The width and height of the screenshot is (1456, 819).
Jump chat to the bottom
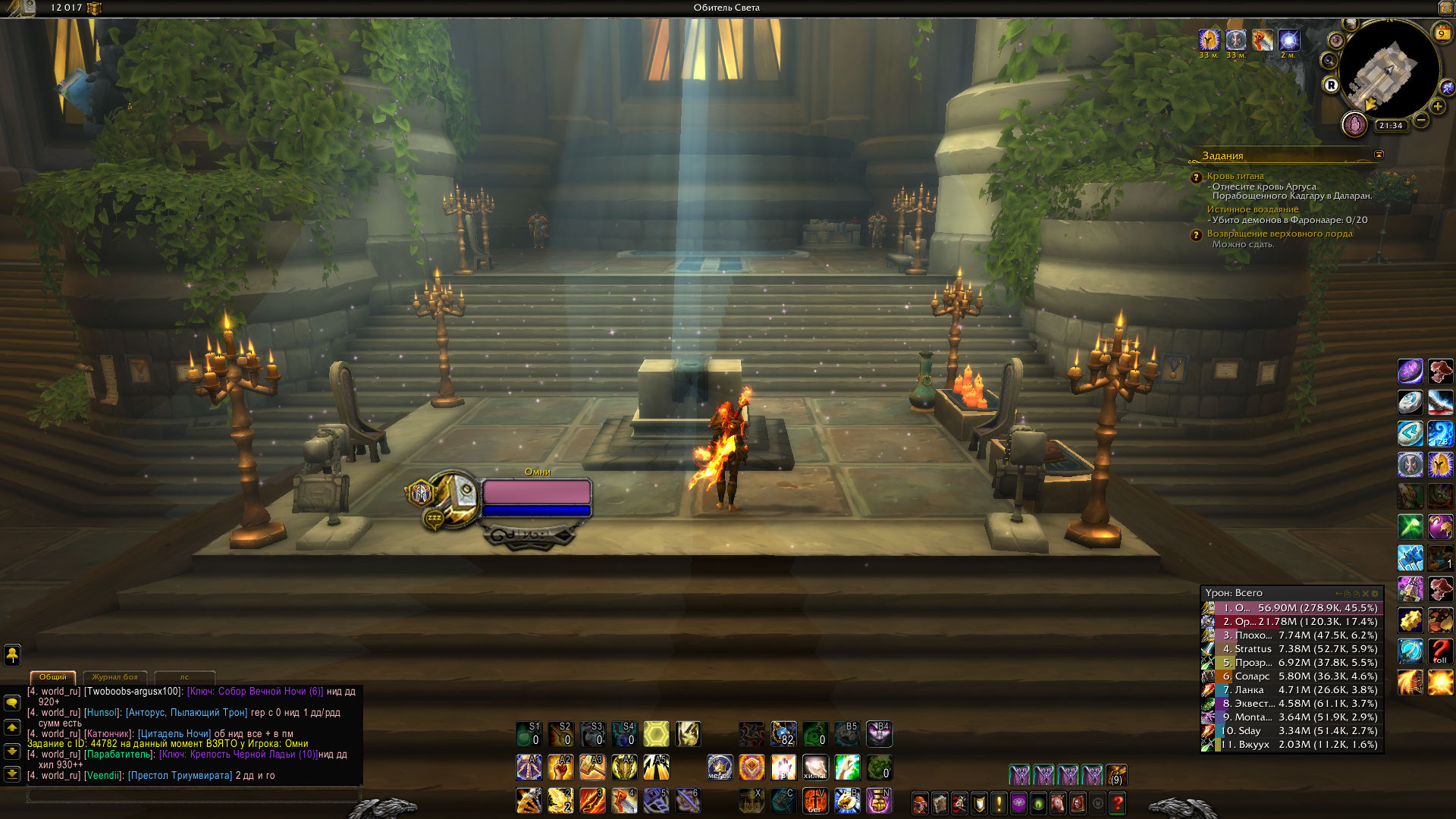click(12, 774)
